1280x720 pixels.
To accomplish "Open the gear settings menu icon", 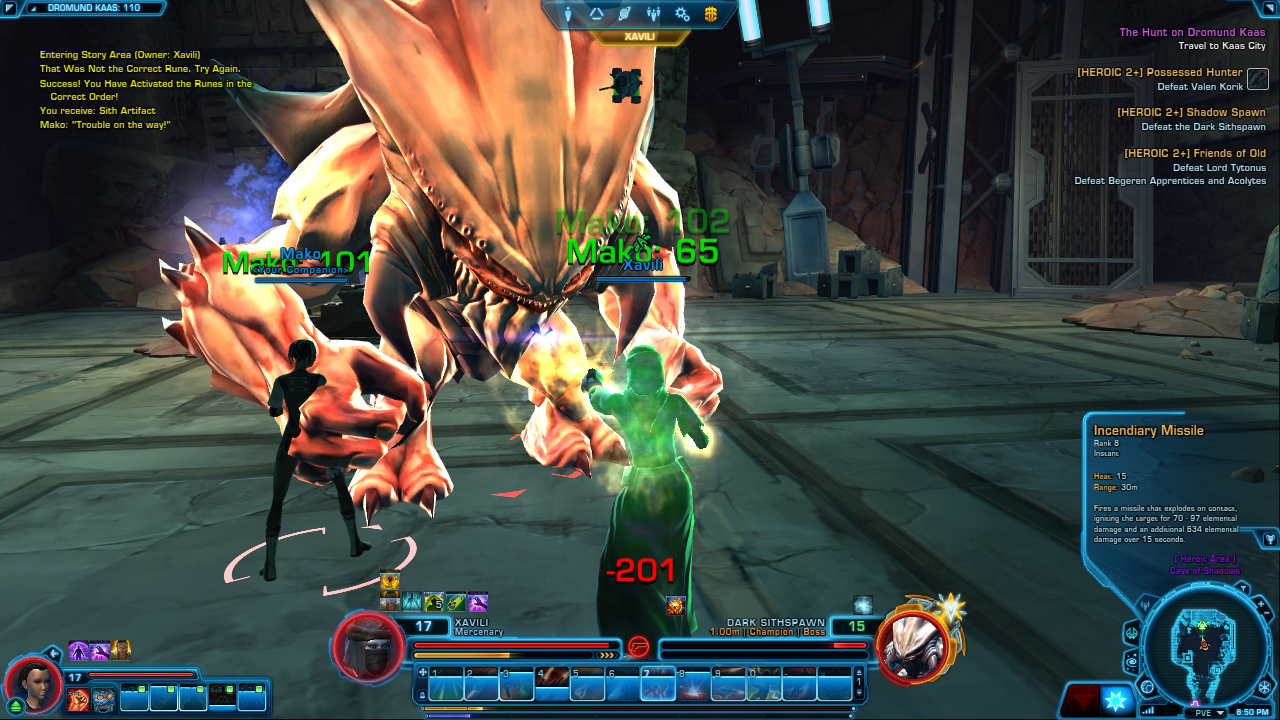I will 682,14.
